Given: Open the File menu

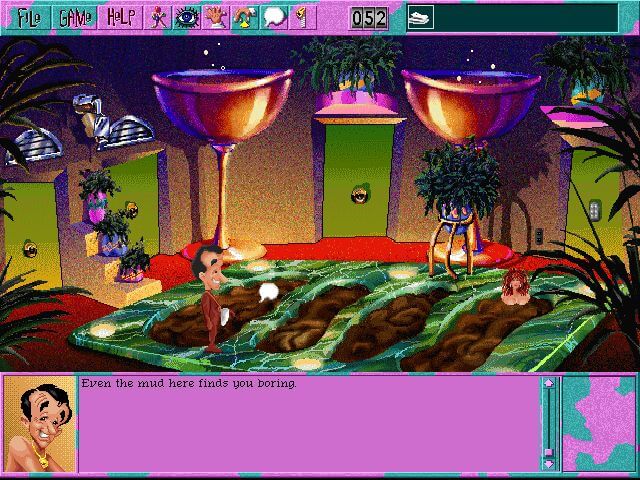Looking at the screenshot, I should [26, 17].
